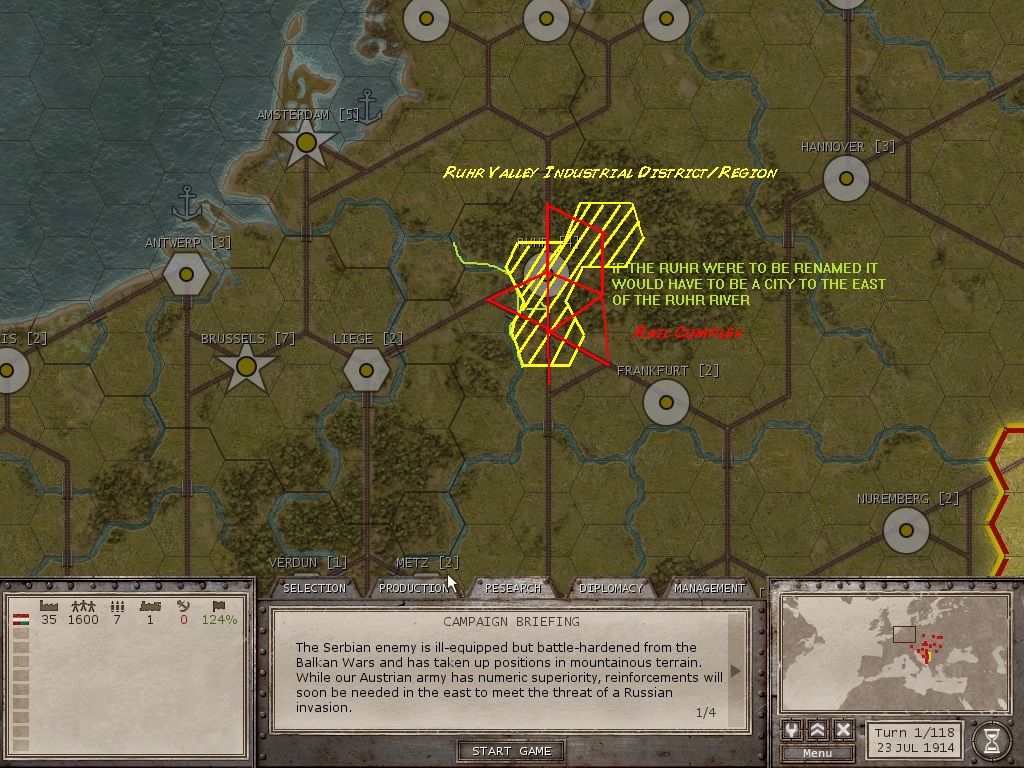
Task: Show the Research tab
Action: tap(512, 588)
